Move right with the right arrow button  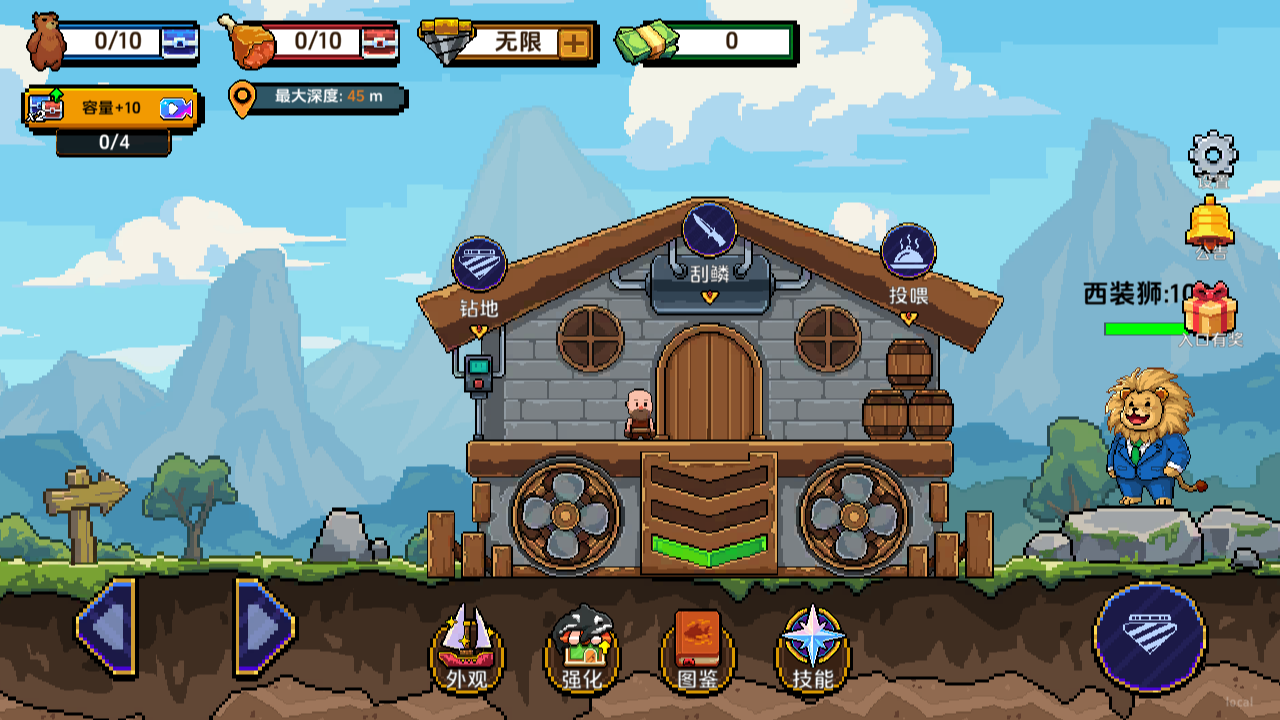point(264,627)
